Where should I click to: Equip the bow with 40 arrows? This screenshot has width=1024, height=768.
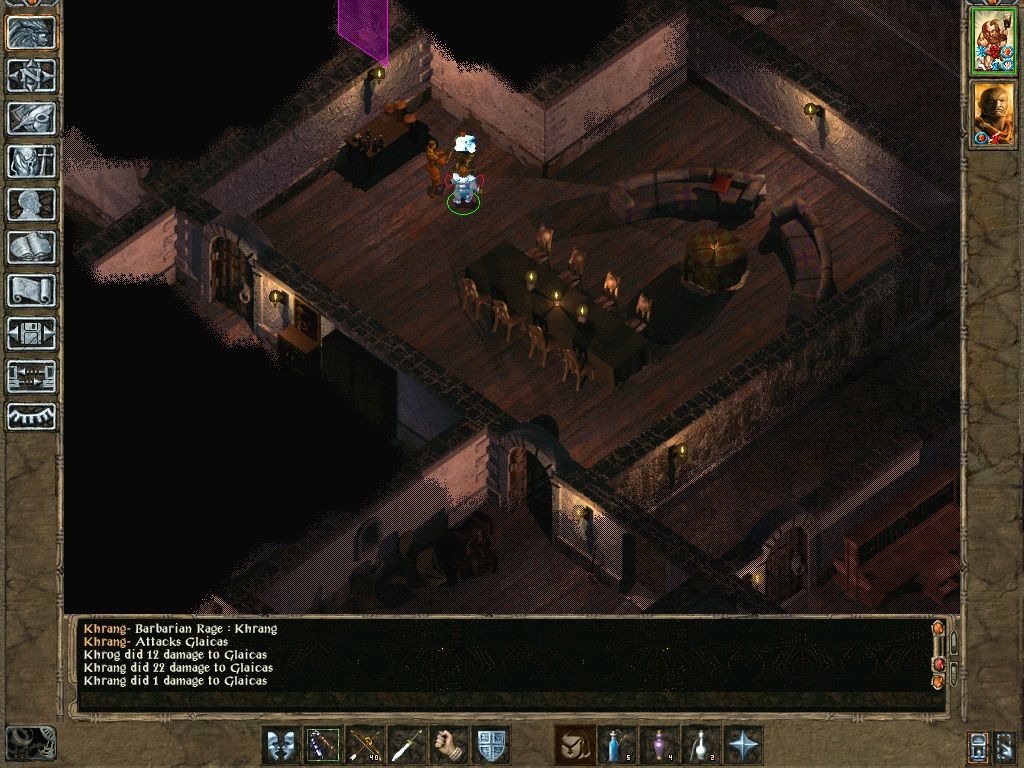click(365, 745)
